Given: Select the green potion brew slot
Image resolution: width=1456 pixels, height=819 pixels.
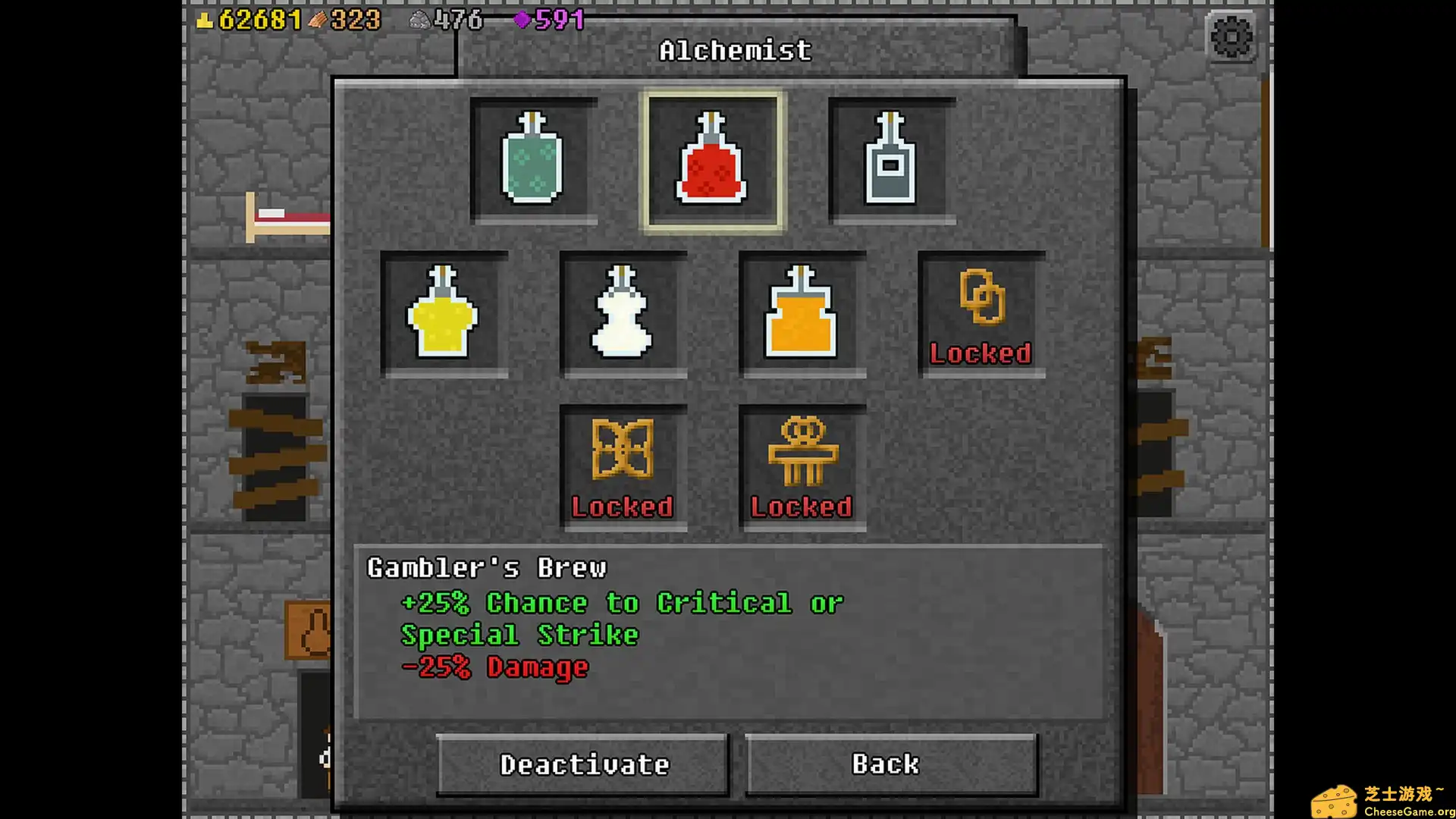Looking at the screenshot, I should coord(533,160).
